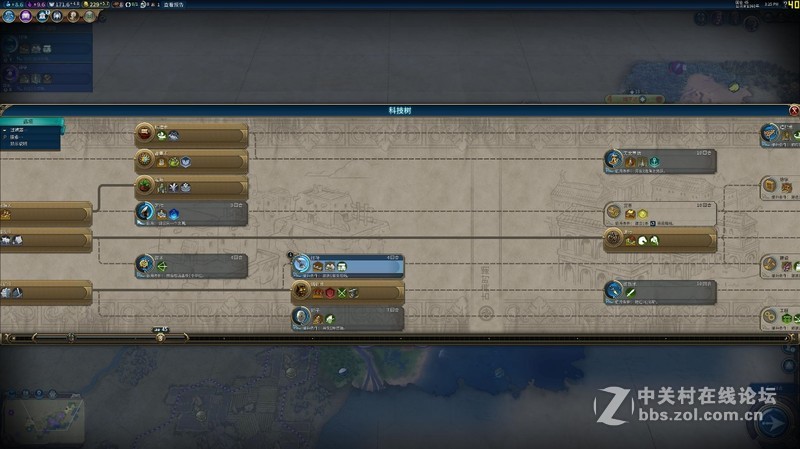Image resolution: width=800 pixels, height=449 pixels.
Task: Choose the Irrigation technology node
Action: (x=191, y=187)
